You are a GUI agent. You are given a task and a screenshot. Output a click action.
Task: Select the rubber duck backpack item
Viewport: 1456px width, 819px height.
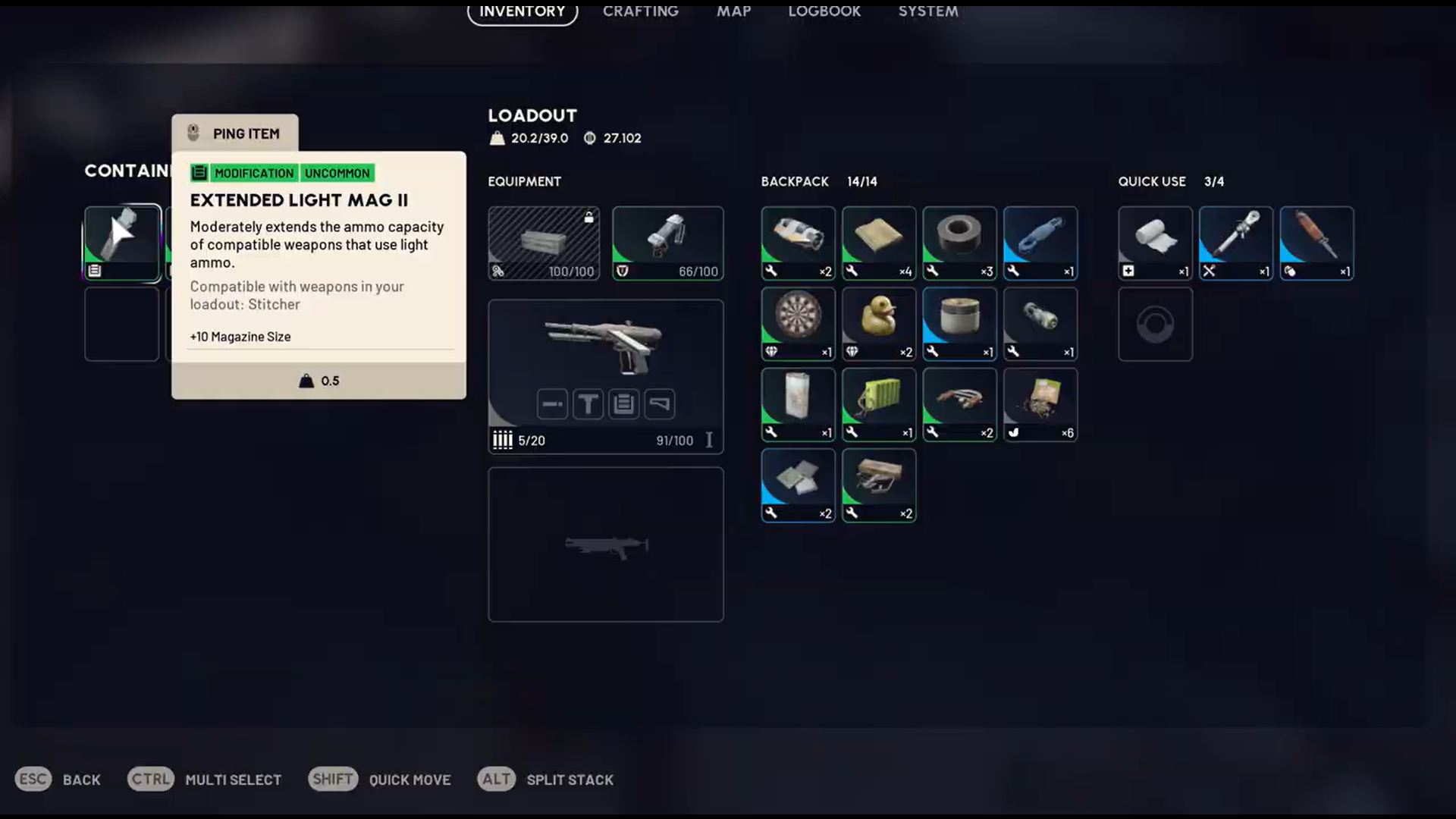tap(879, 323)
